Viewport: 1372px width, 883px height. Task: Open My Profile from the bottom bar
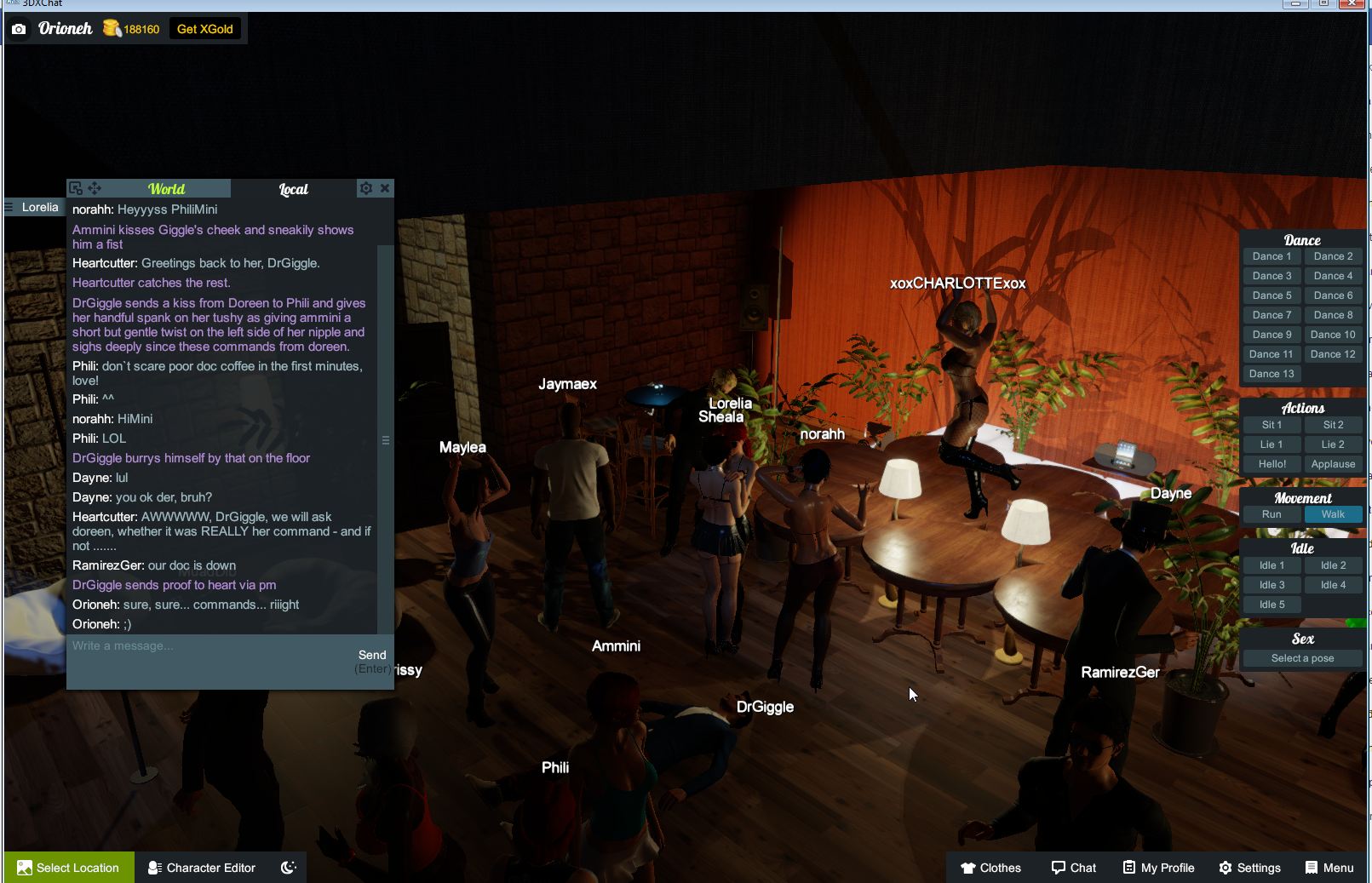pos(1157,868)
